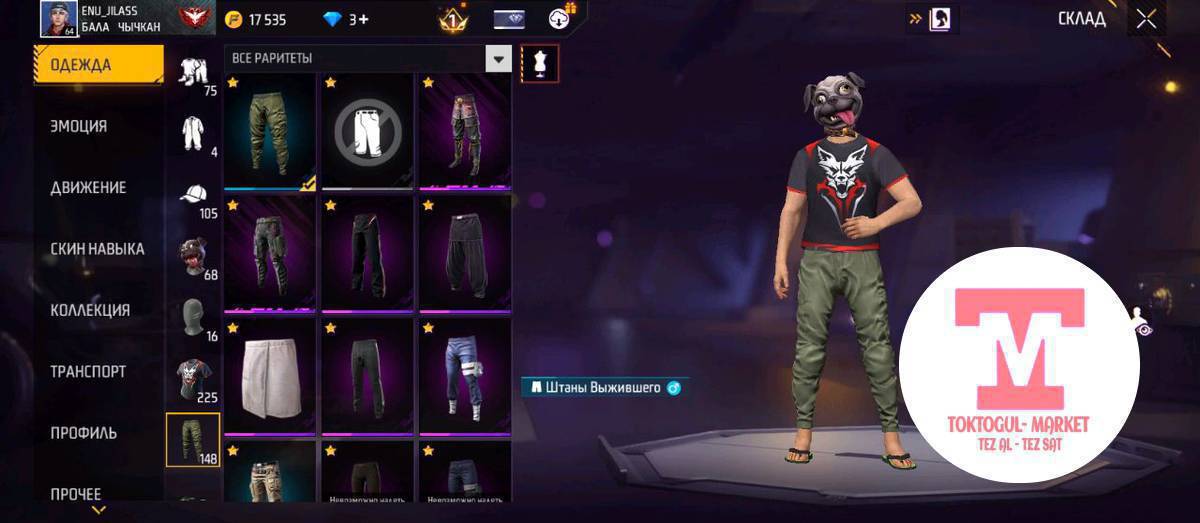Go to the Коллекция section
Image resolution: width=1200 pixels, height=523 pixels.
tap(90, 310)
